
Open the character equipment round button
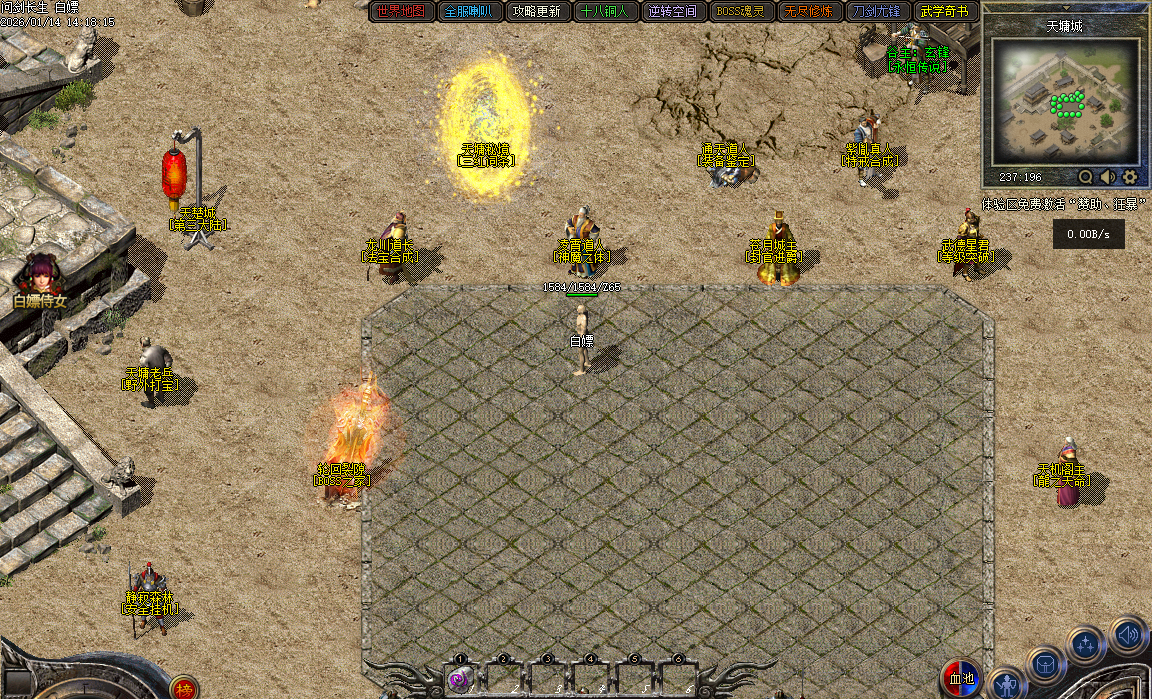click(x=1007, y=683)
